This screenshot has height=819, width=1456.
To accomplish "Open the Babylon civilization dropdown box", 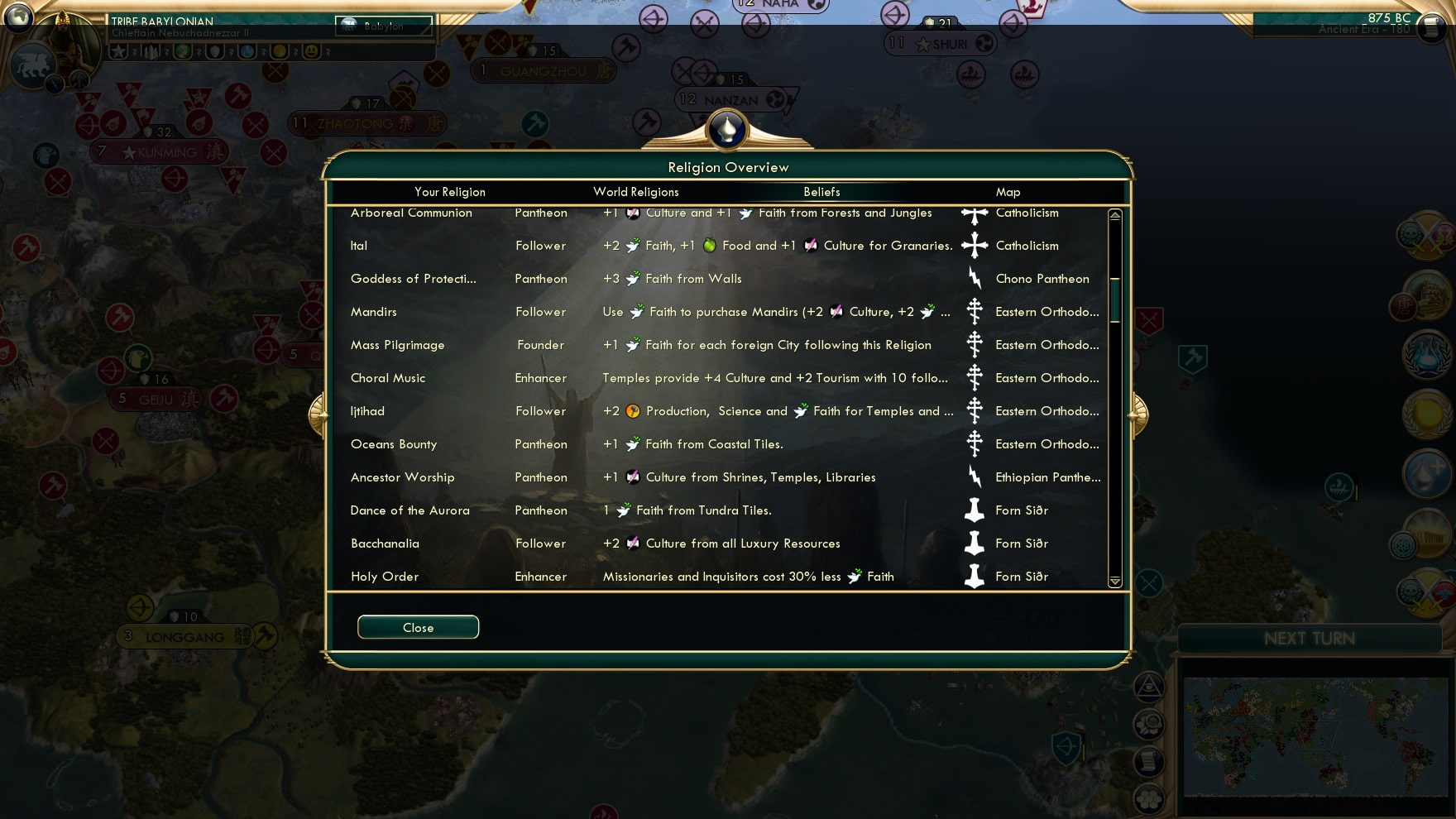I will coord(383,26).
